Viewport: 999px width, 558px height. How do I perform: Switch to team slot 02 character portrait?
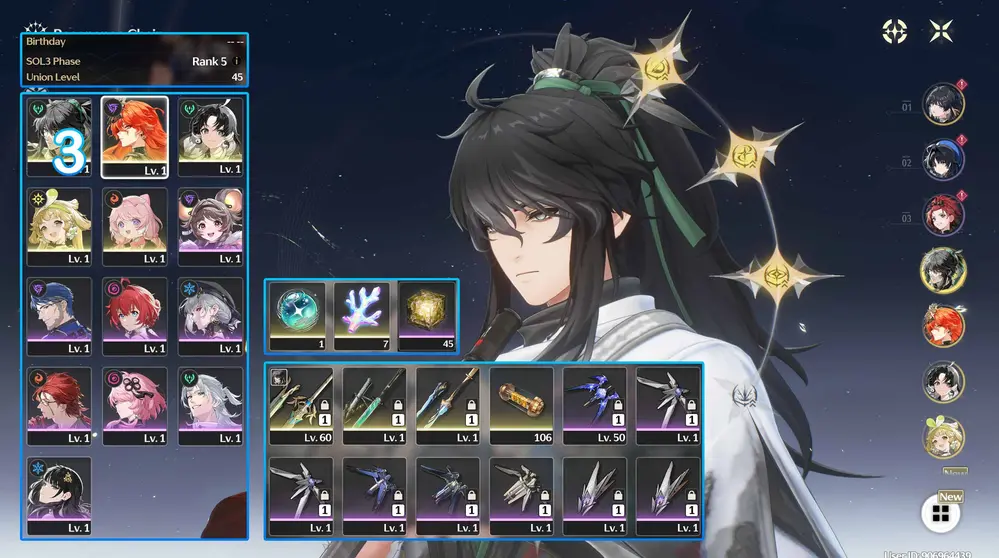(x=942, y=159)
